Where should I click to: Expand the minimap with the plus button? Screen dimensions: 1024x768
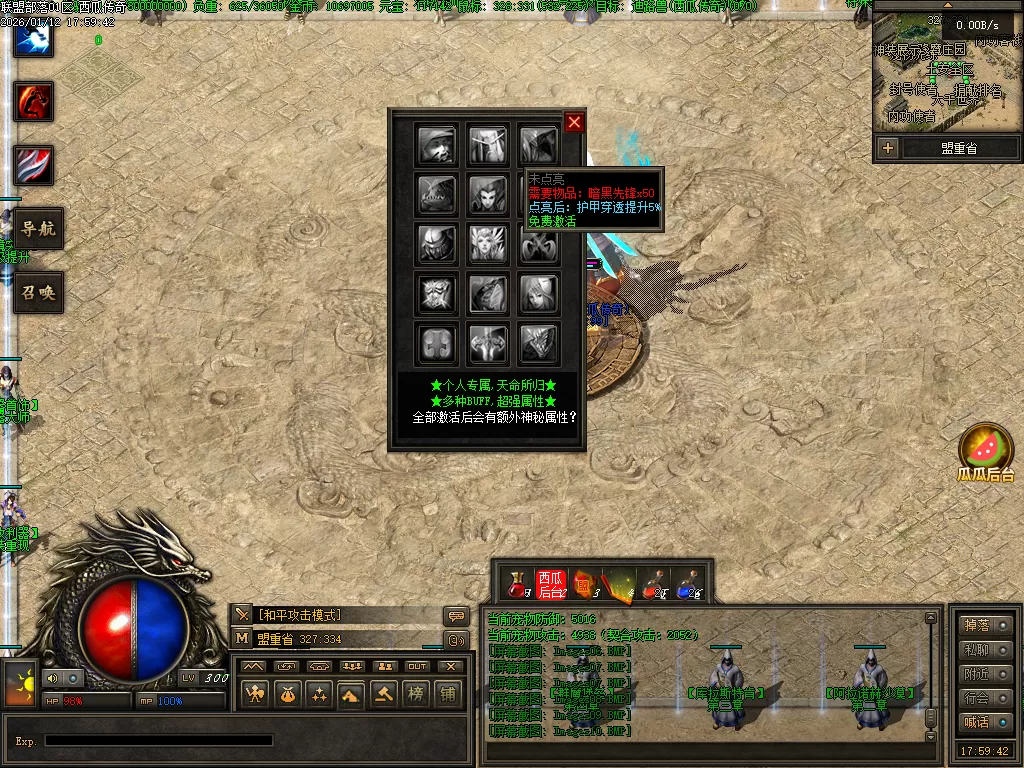[x=888, y=148]
